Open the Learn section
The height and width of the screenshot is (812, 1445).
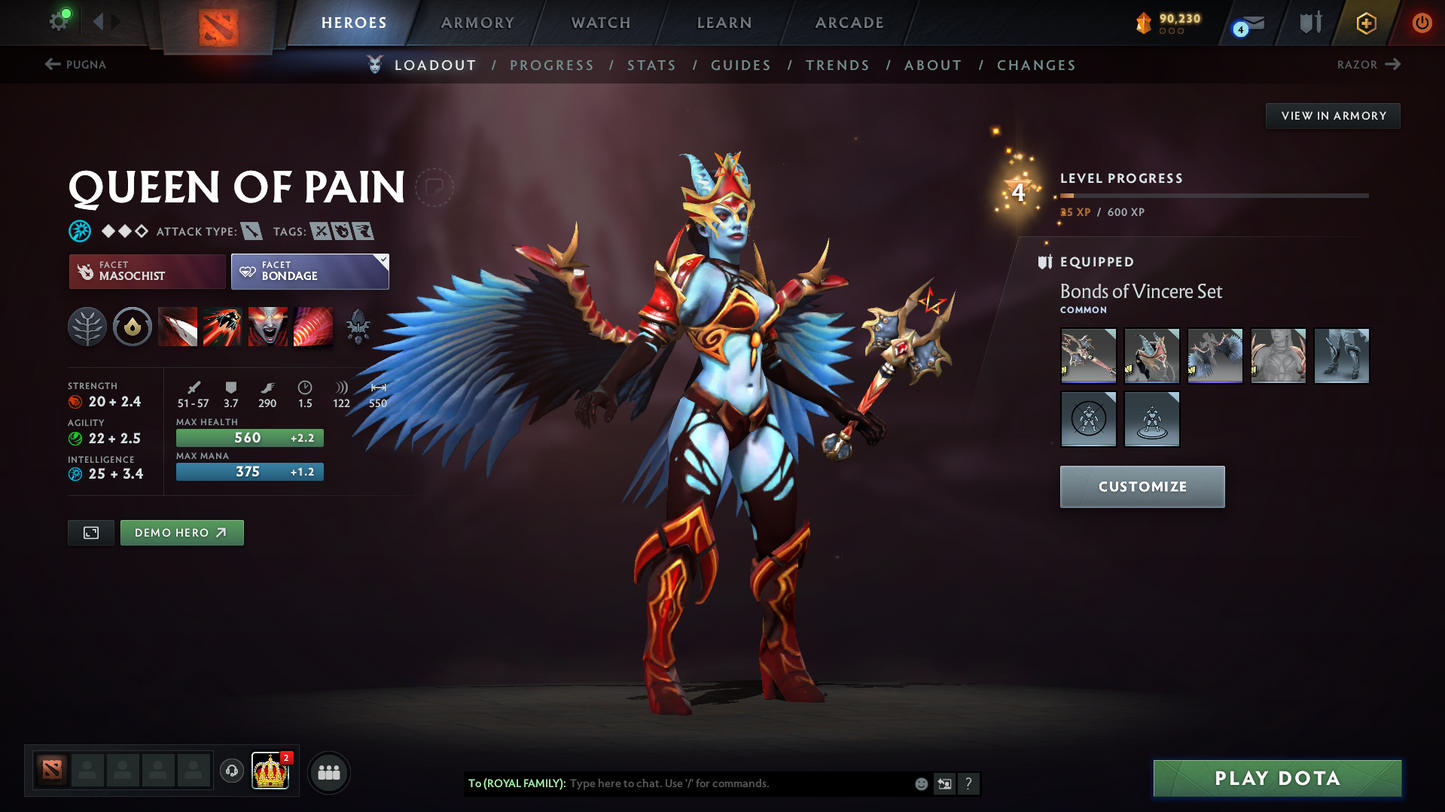(x=724, y=23)
